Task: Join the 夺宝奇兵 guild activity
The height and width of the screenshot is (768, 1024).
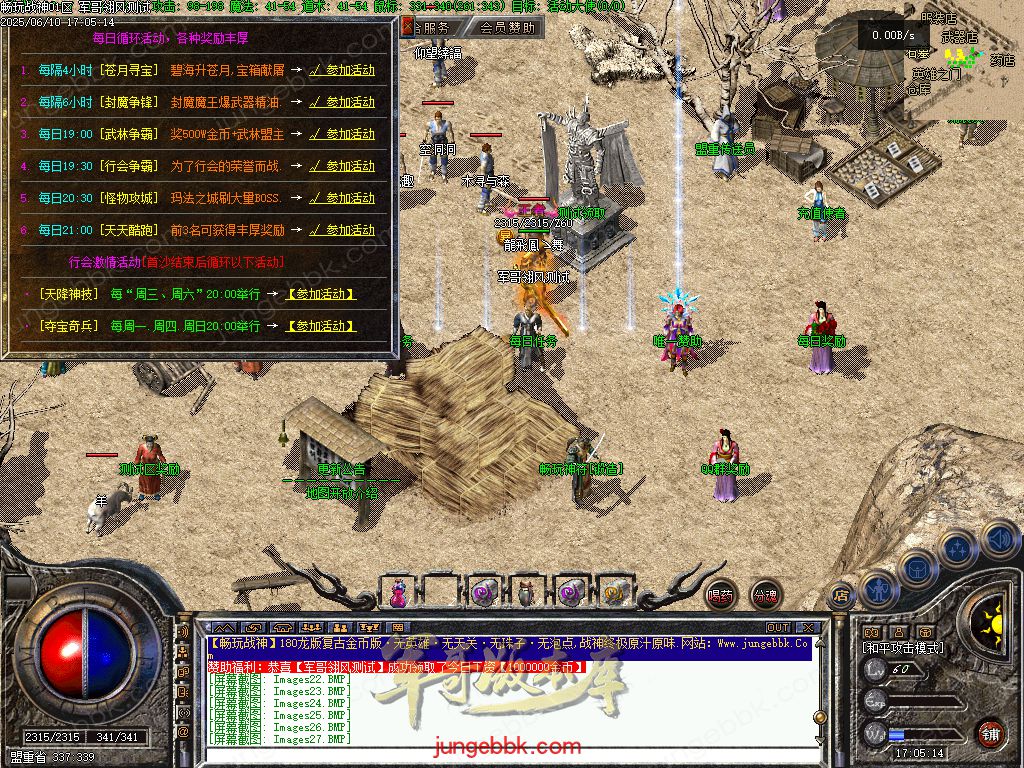Action: point(321,326)
